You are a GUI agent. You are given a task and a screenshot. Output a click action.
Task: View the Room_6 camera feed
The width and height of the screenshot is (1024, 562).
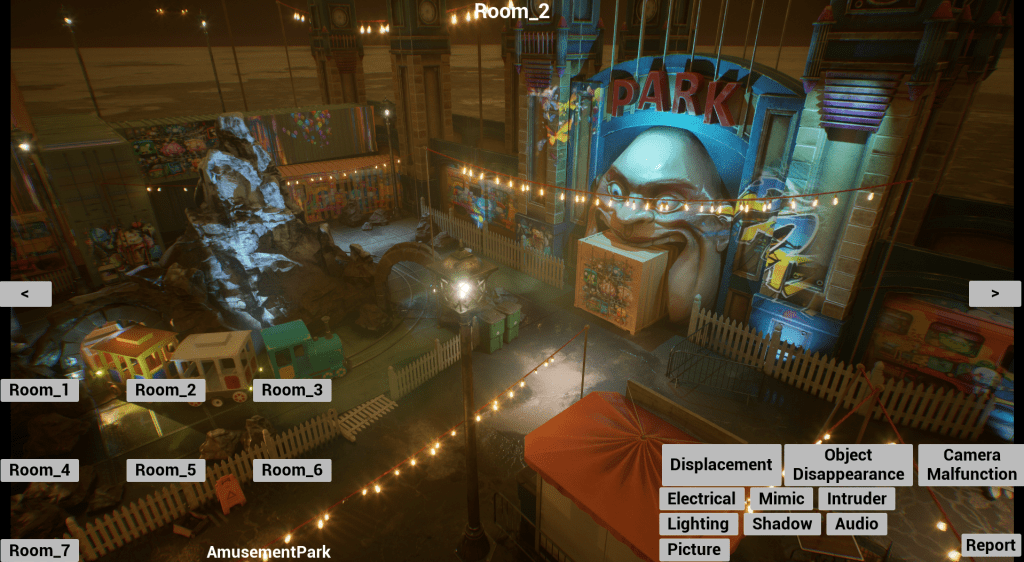pyautogui.click(x=292, y=470)
